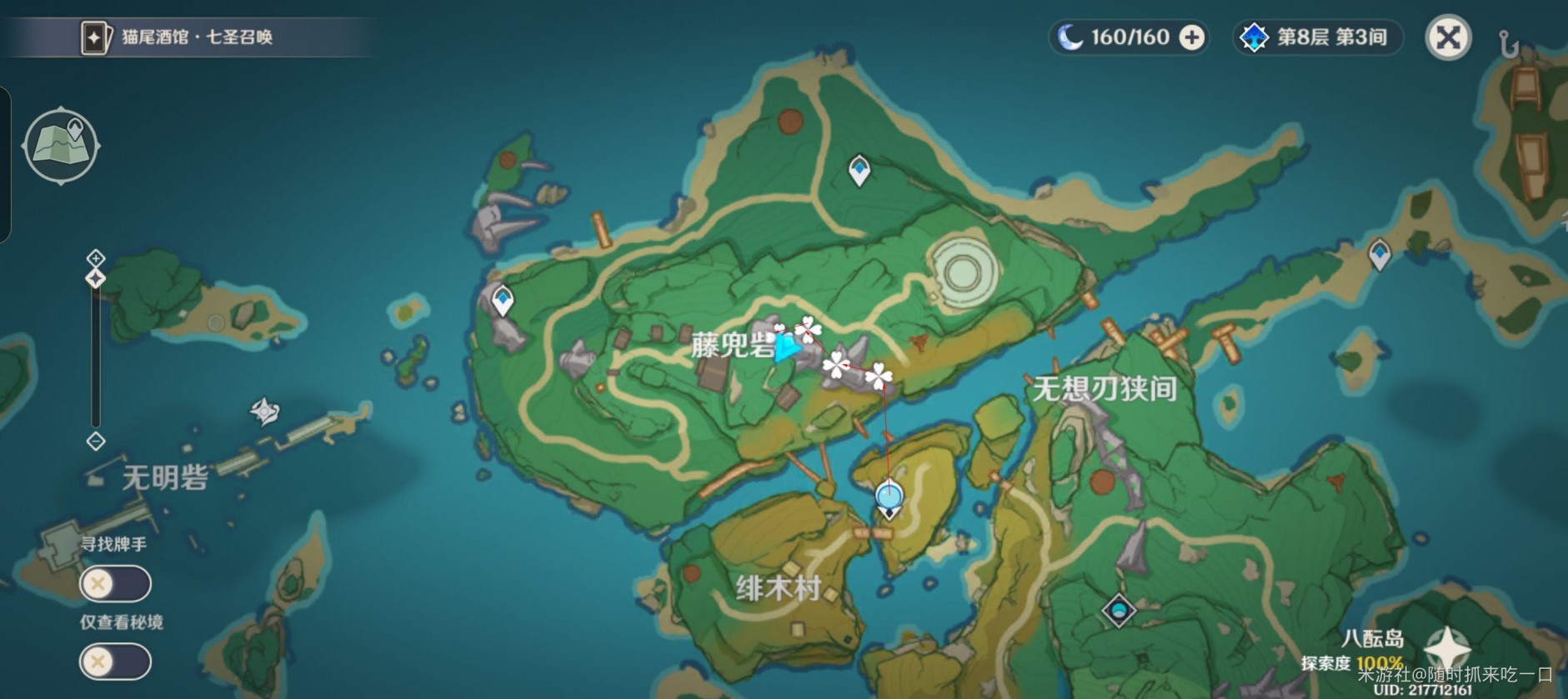Screen dimensions: 1568x699
Task: Toggle the 寻找牌手 switch
Action: point(113,585)
